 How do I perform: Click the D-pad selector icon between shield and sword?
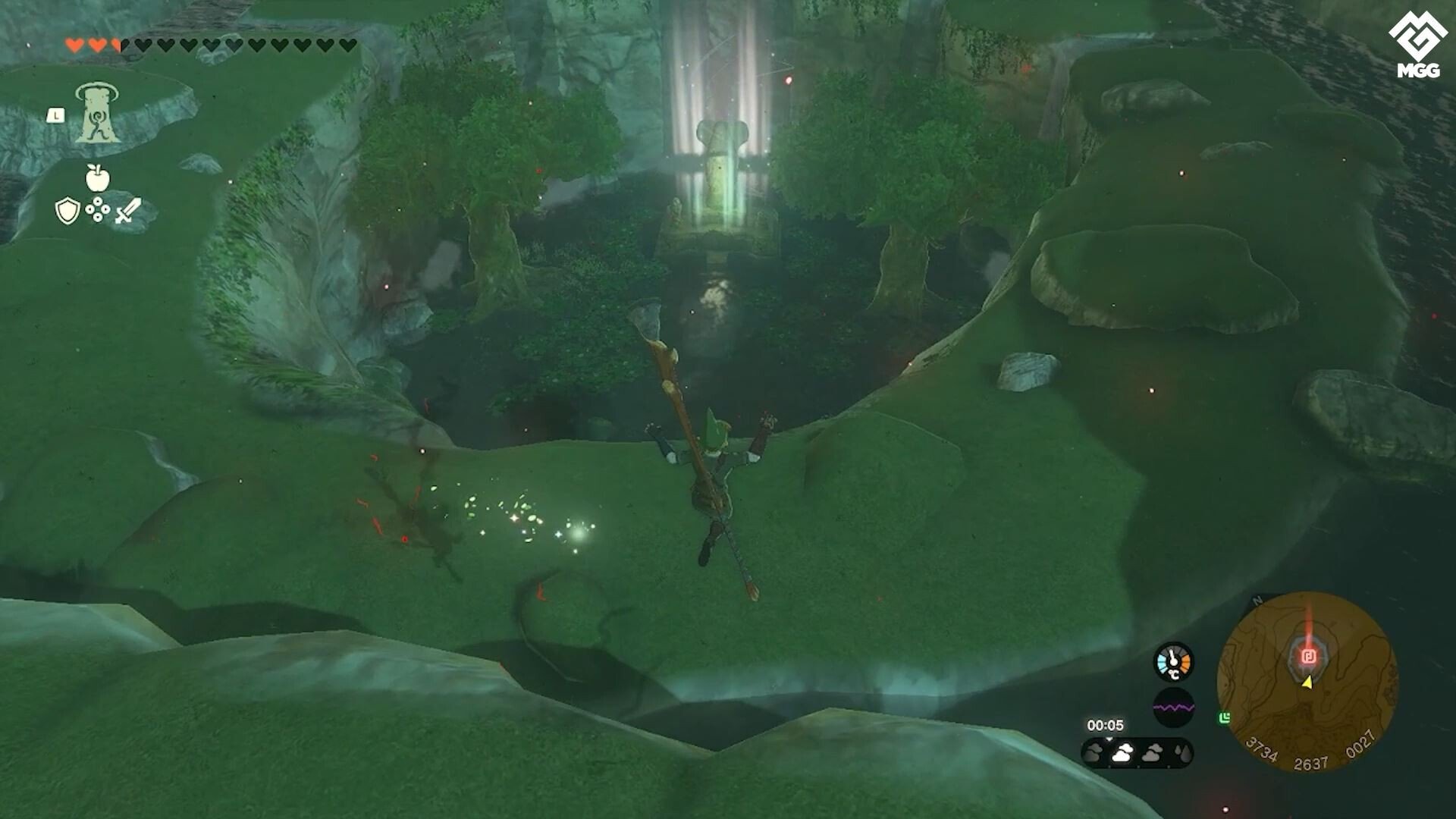(98, 209)
